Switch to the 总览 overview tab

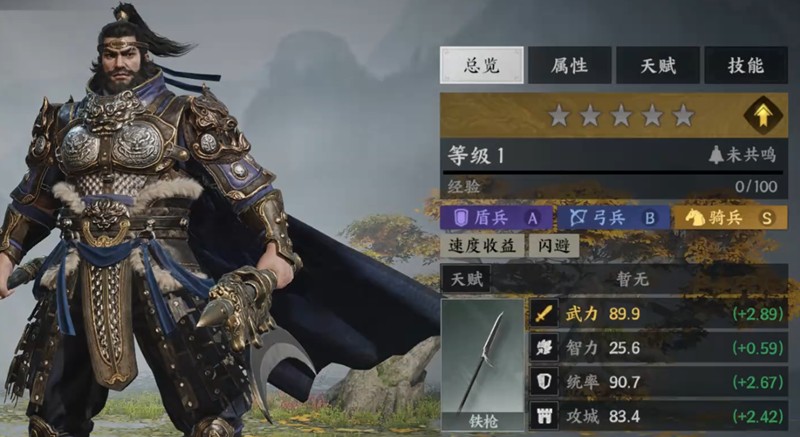(x=482, y=66)
